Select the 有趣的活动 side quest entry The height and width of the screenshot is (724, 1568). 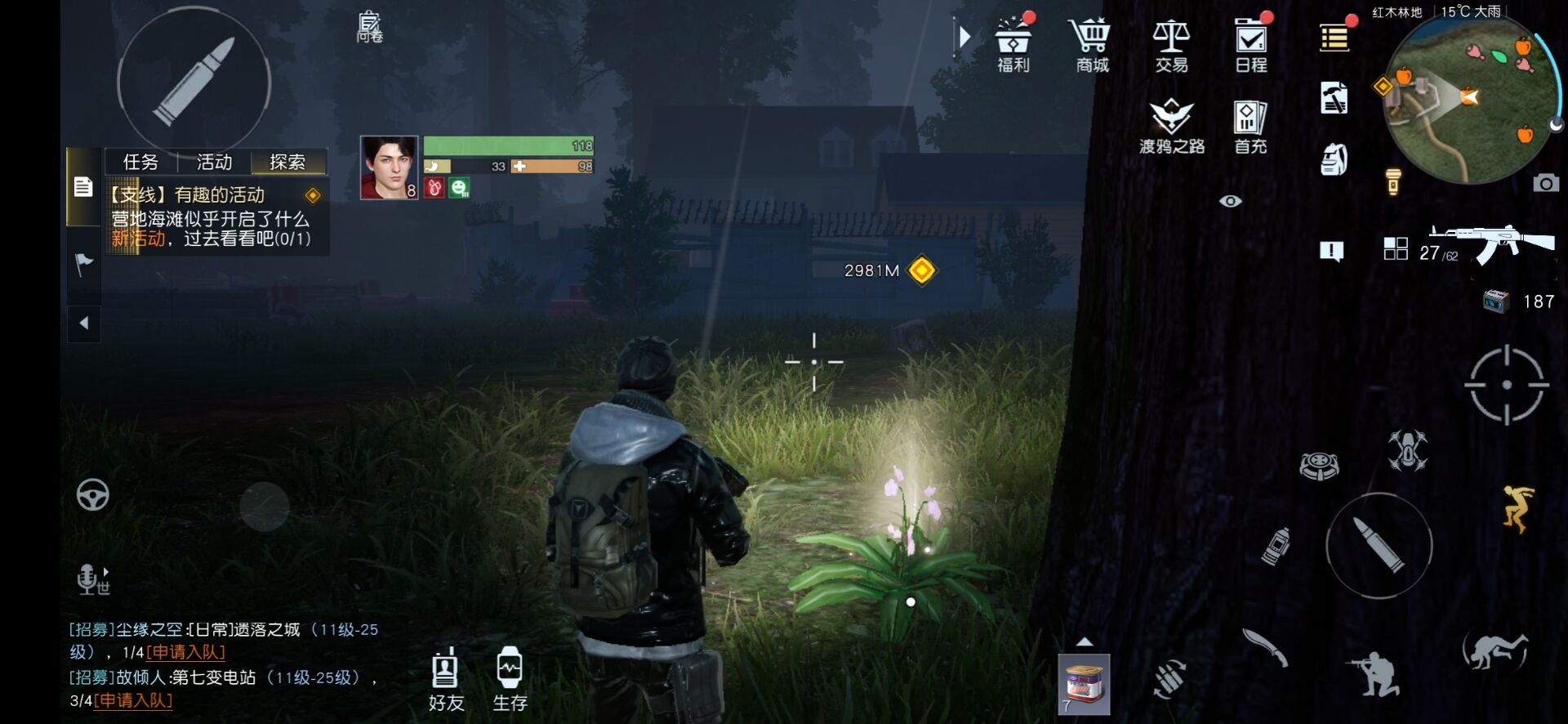tap(212, 217)
